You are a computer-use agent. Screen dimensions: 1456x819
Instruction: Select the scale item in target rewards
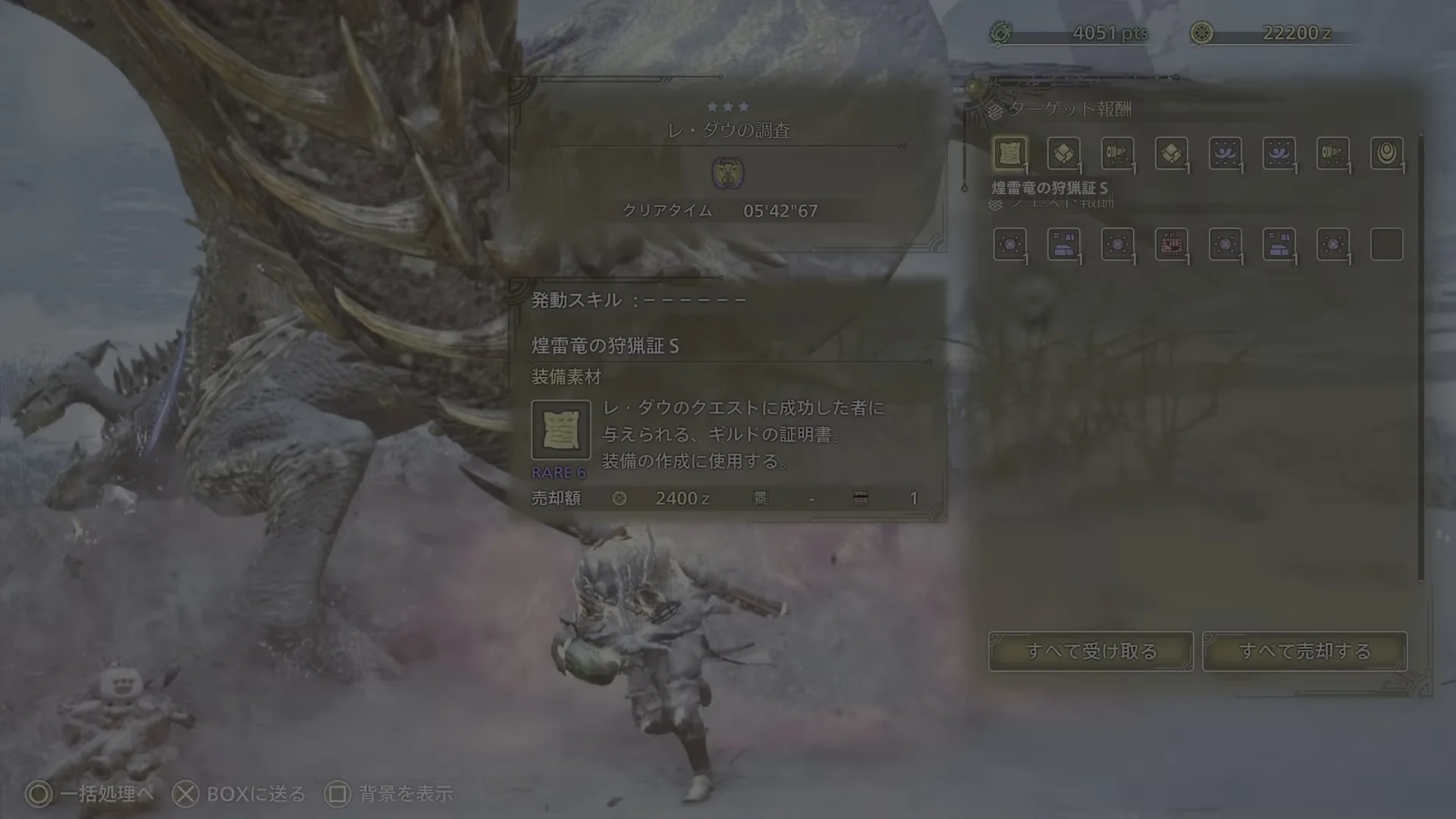(1064, 152)
